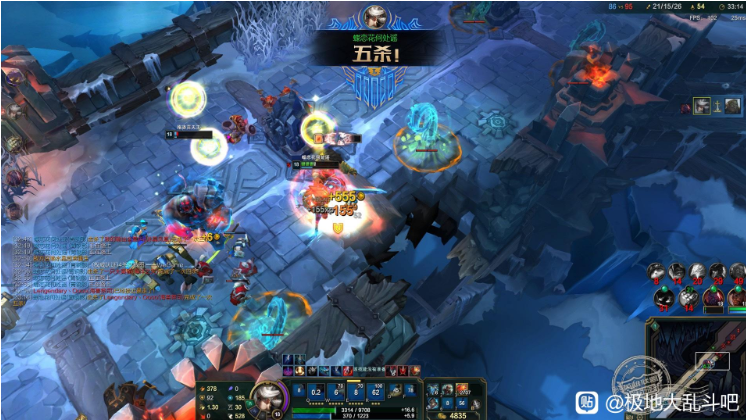Screen dimensions: 746x420
Task: Activate the W ability icon
Action: (x=337, y=390)
